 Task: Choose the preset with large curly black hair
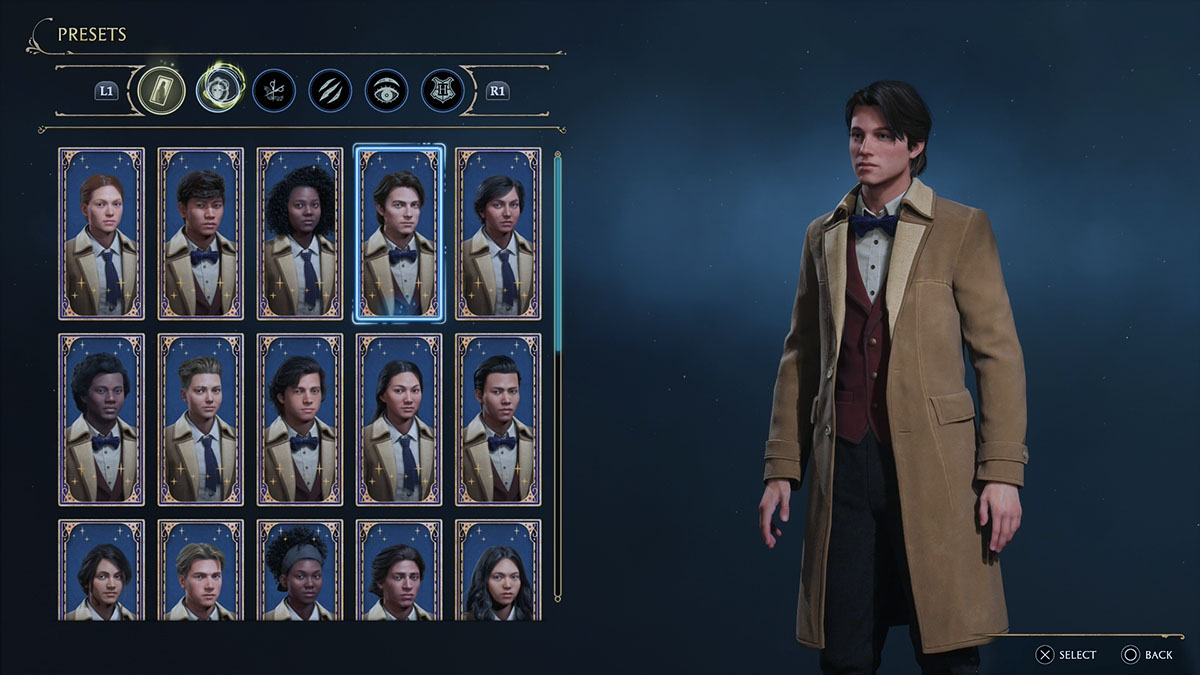pos(299,233)
